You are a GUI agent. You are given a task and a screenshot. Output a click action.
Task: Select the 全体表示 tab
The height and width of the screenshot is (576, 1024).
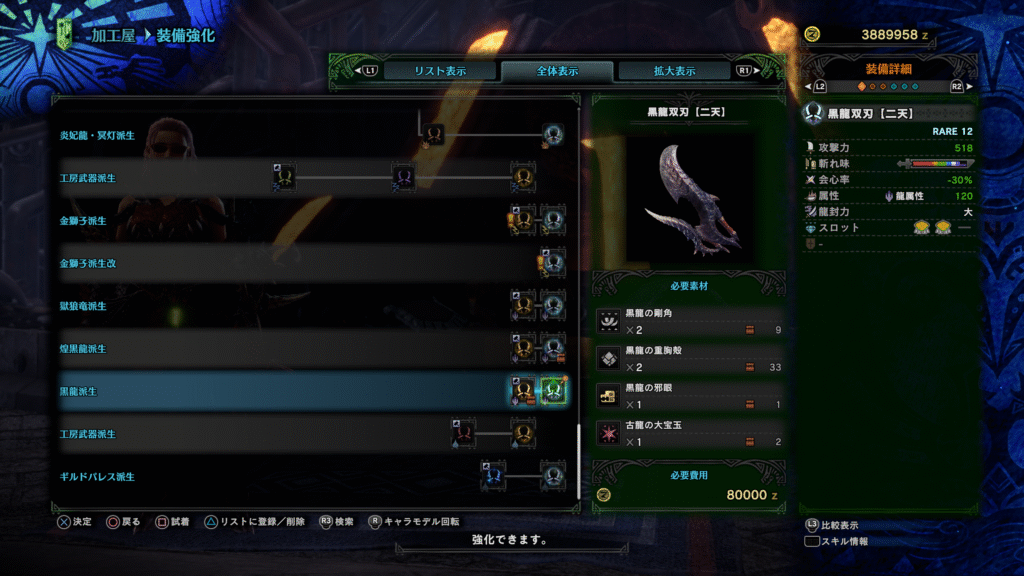557,71
